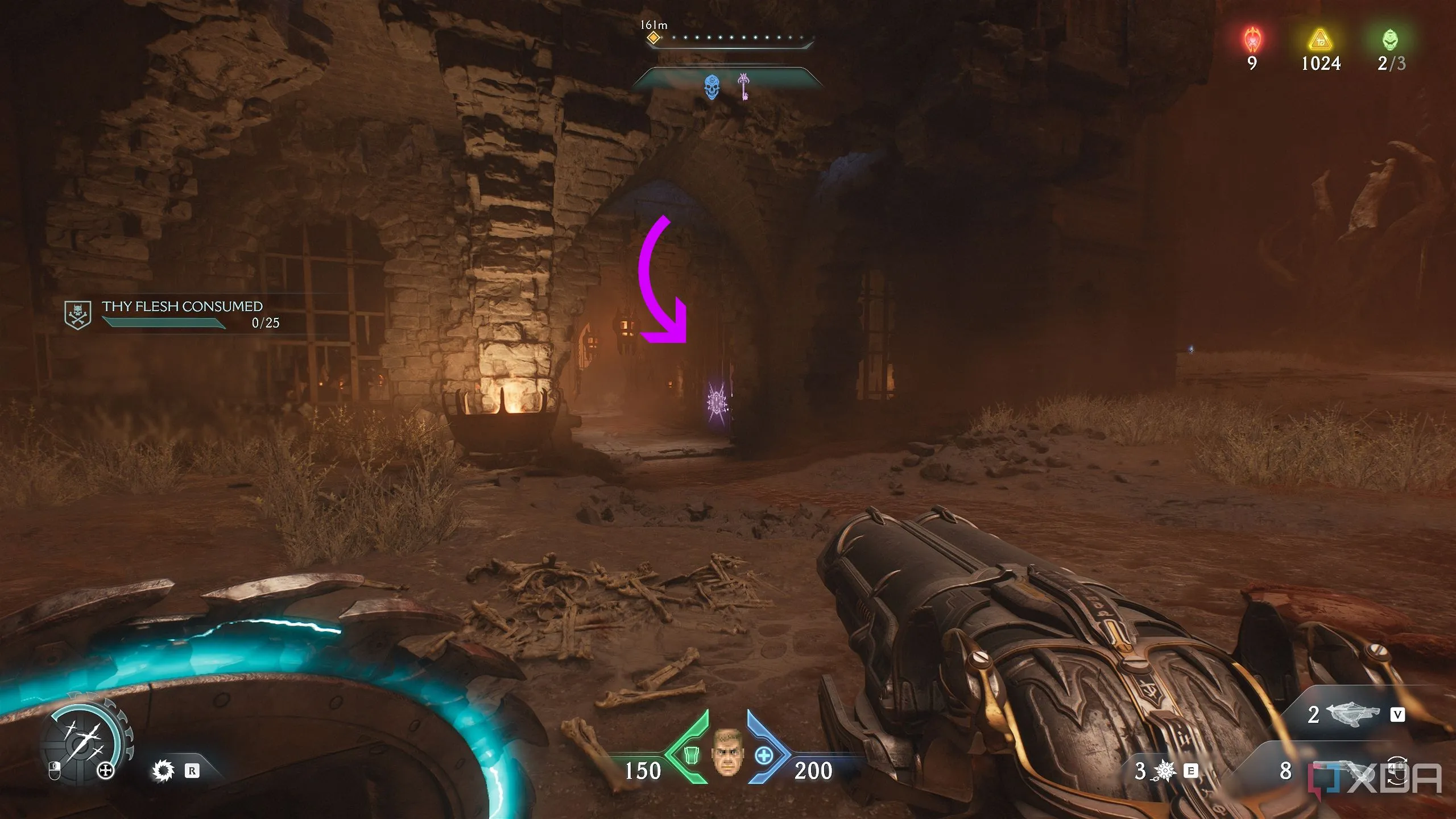This screenshot has width=1456, height=819.
Task: Select the weapon silhouette slot showing 2
Action: click(1352, 715)
